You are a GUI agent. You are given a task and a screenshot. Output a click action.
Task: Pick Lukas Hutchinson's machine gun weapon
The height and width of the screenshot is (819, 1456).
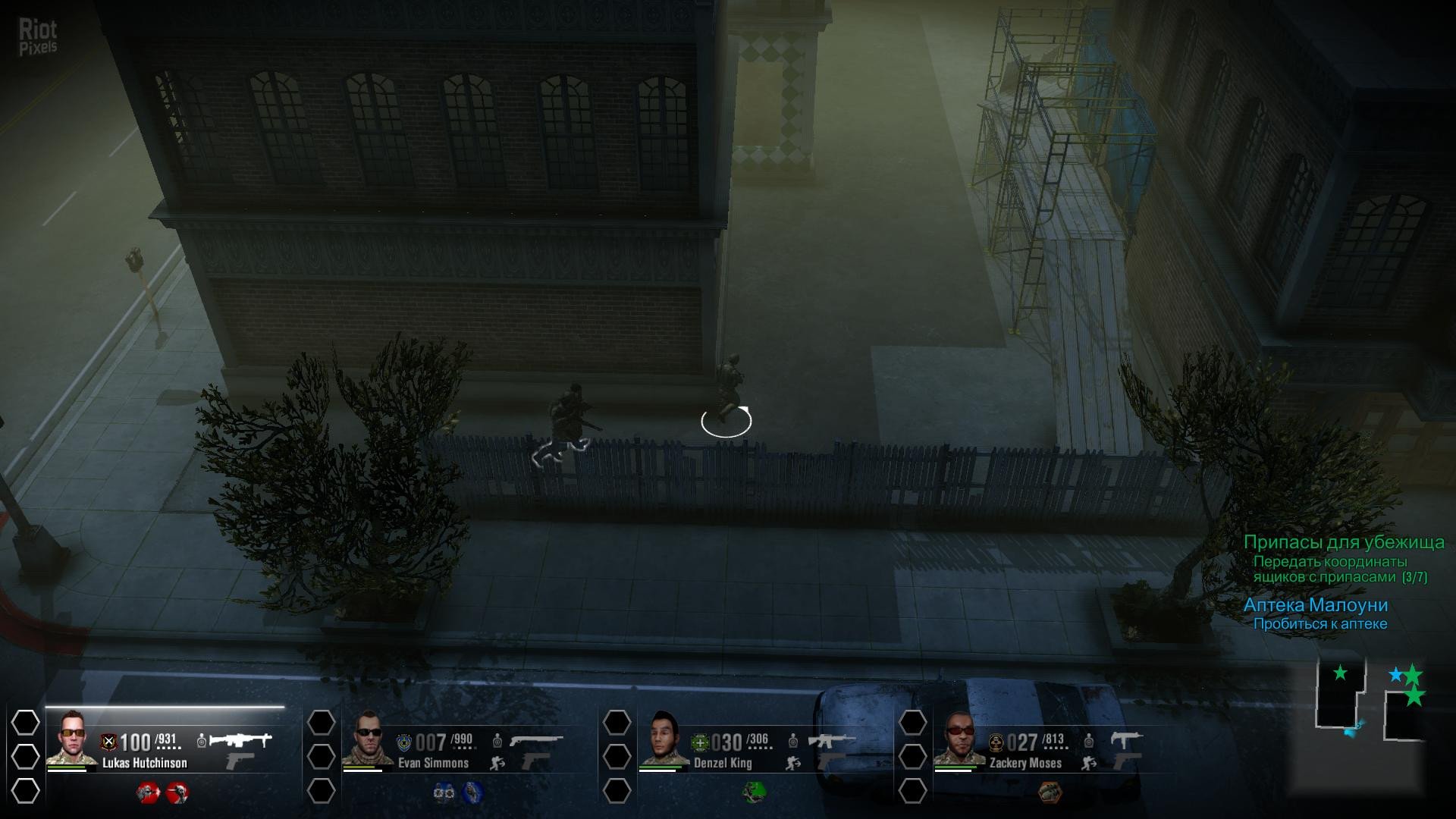click(x=240, y=739)
